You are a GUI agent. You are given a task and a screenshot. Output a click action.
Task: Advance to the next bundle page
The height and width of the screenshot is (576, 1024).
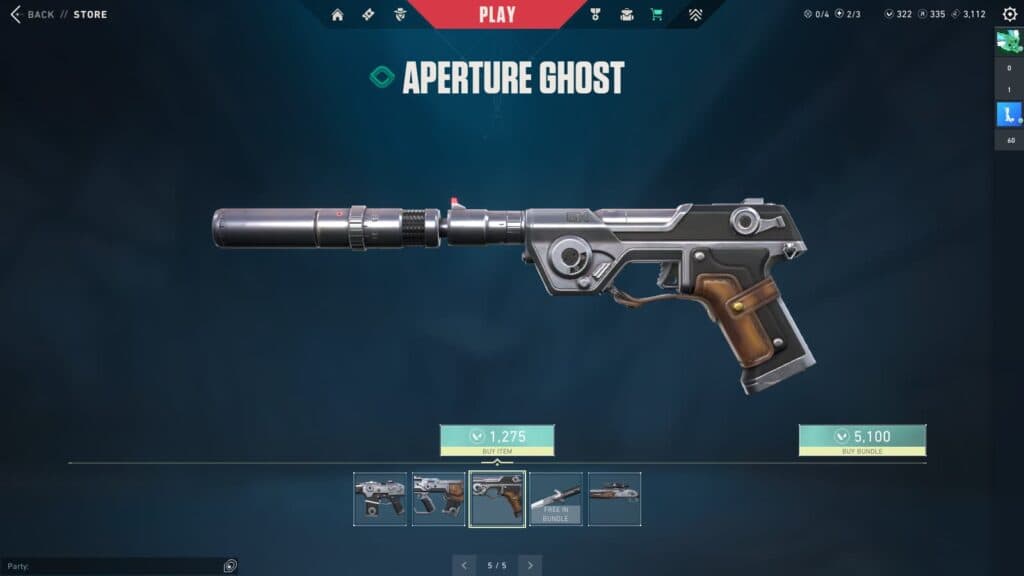(x=530, y=565)
